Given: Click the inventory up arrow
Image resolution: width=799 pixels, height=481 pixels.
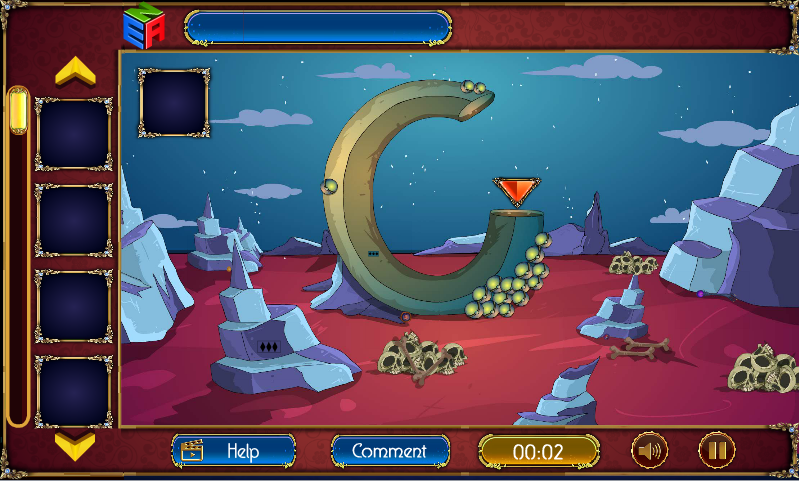Looking at the screenshot, I should pos(74,72).
